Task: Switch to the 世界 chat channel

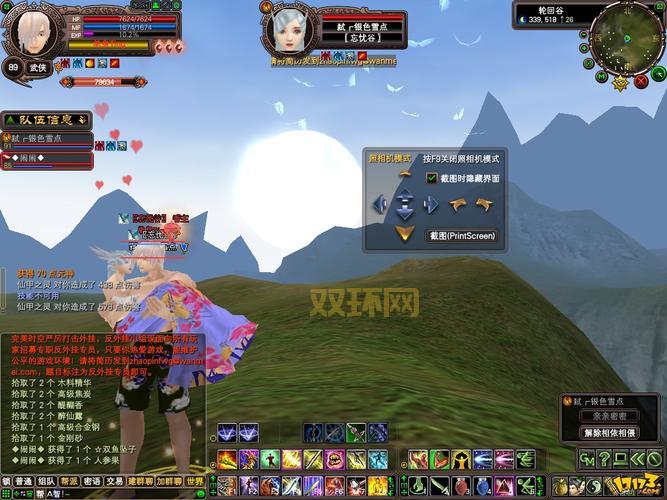Action: click(x=194, y=481)
